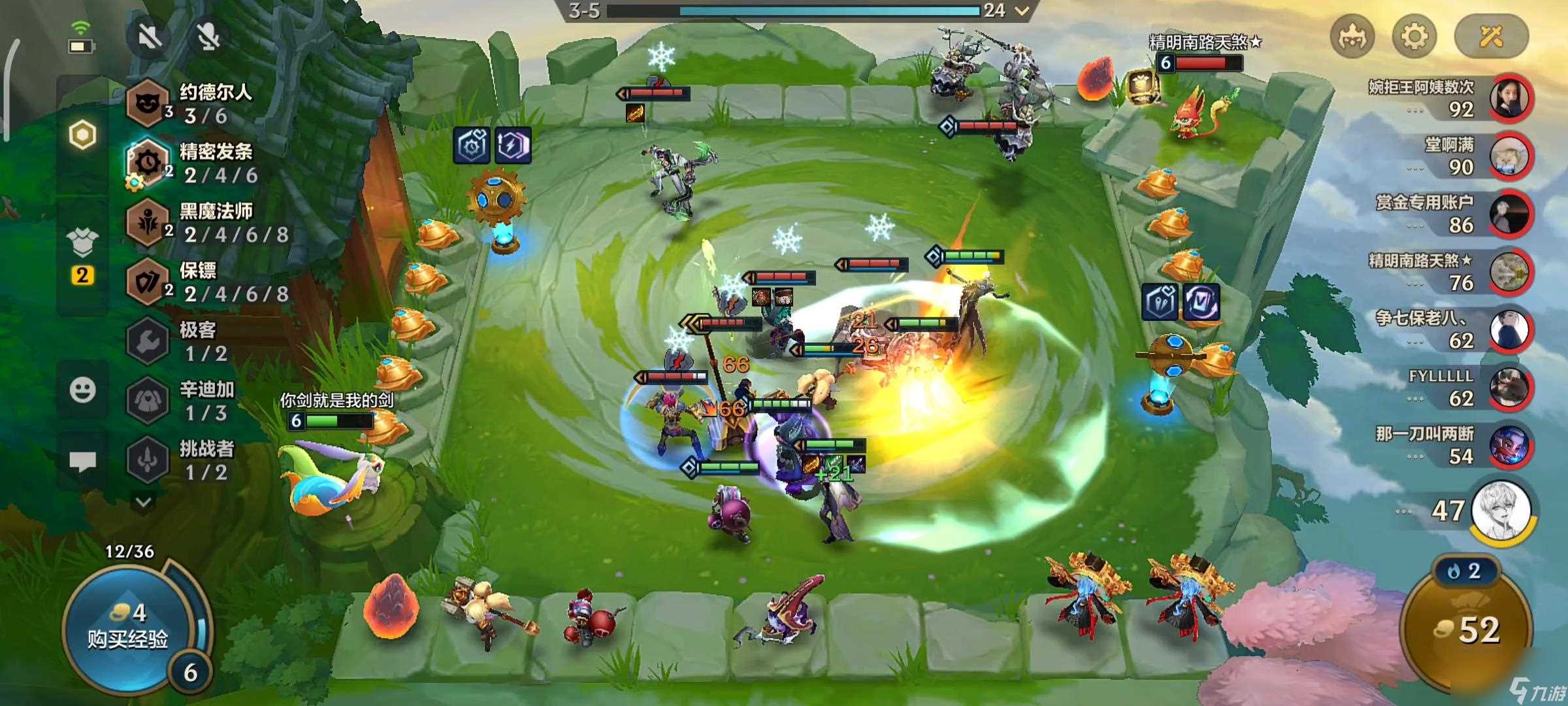Select the 极客 trait entry
Image resolution: width=1568 pixels, height=706 pixels.
pos(189,341)
